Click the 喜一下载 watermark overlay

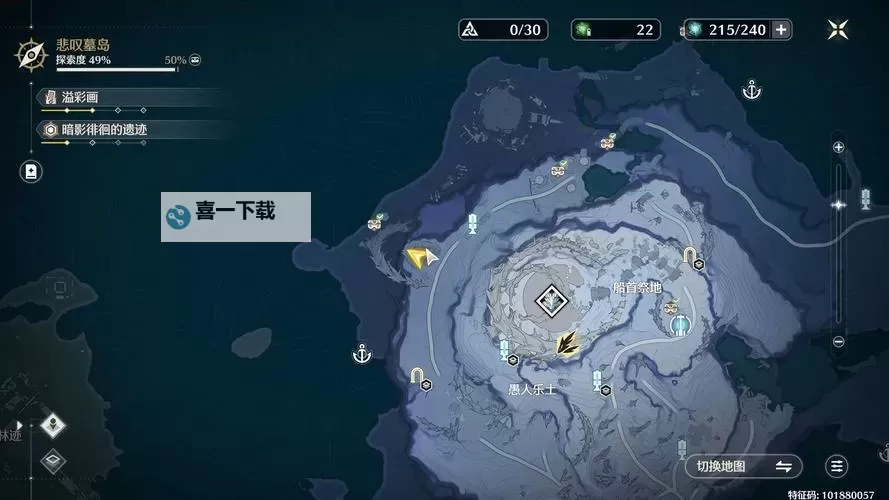point(236,216)
